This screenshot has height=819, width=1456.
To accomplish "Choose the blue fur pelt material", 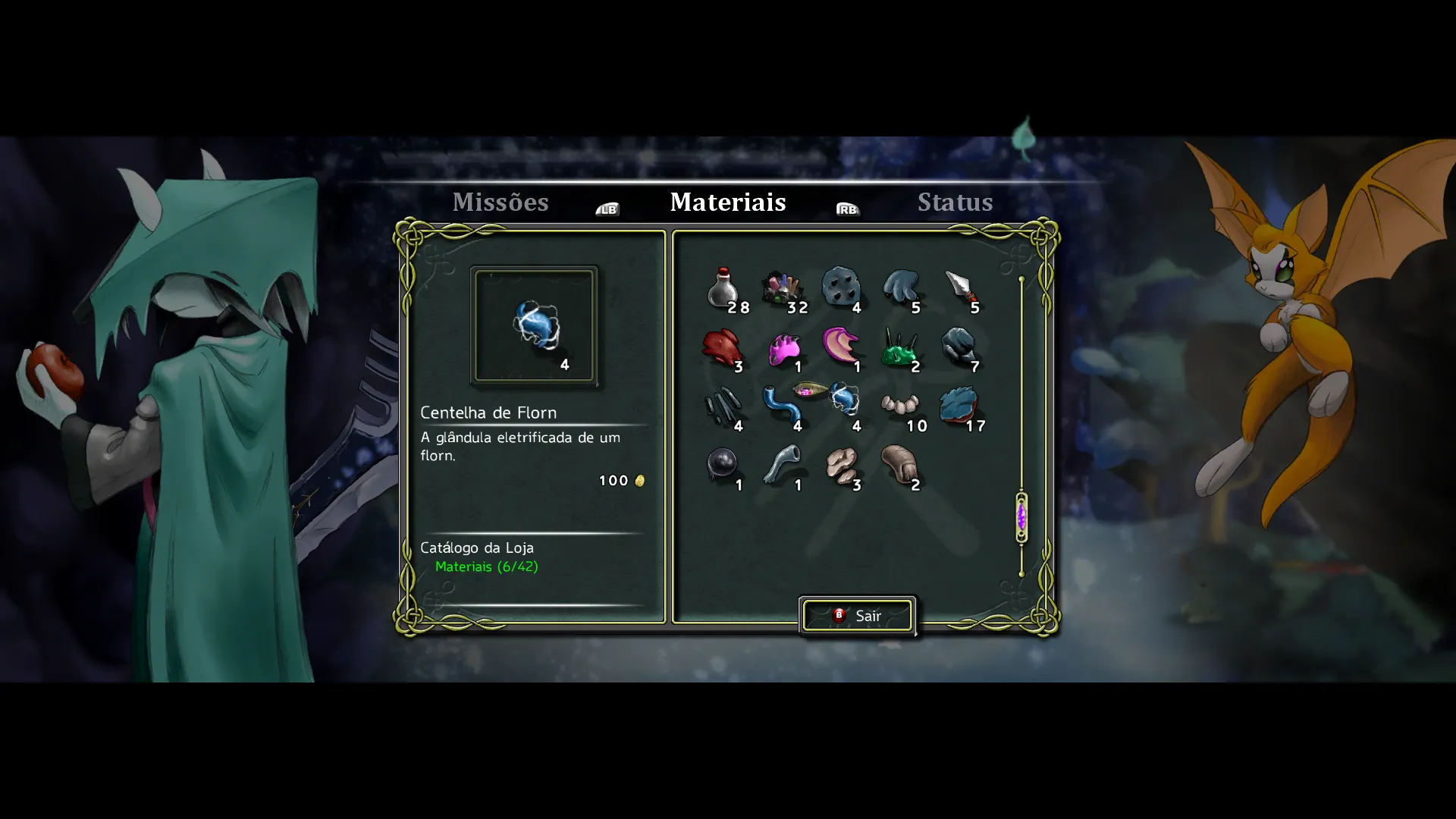I will click(960, 406).
